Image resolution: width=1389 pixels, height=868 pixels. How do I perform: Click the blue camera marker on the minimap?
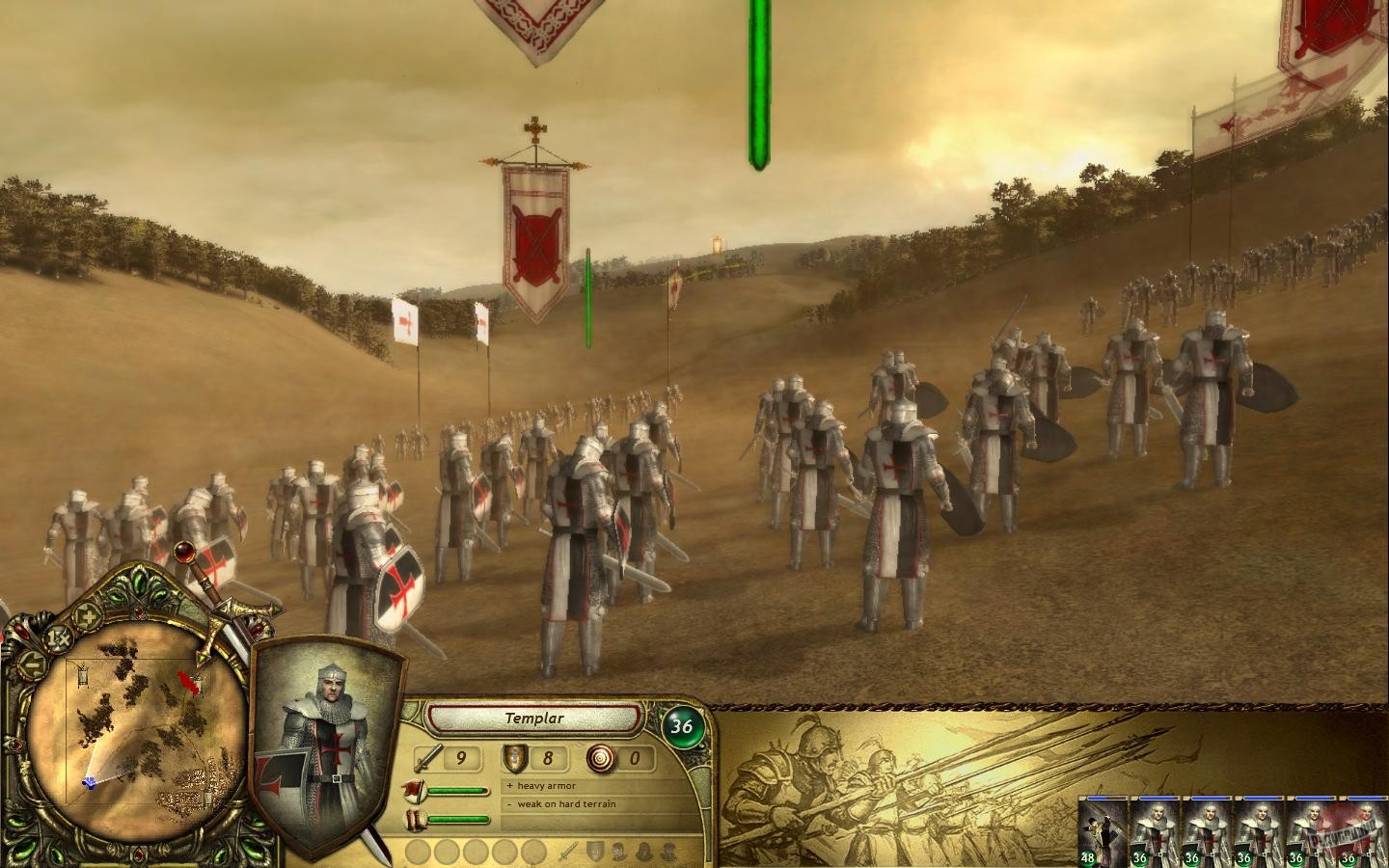(89, 782)
